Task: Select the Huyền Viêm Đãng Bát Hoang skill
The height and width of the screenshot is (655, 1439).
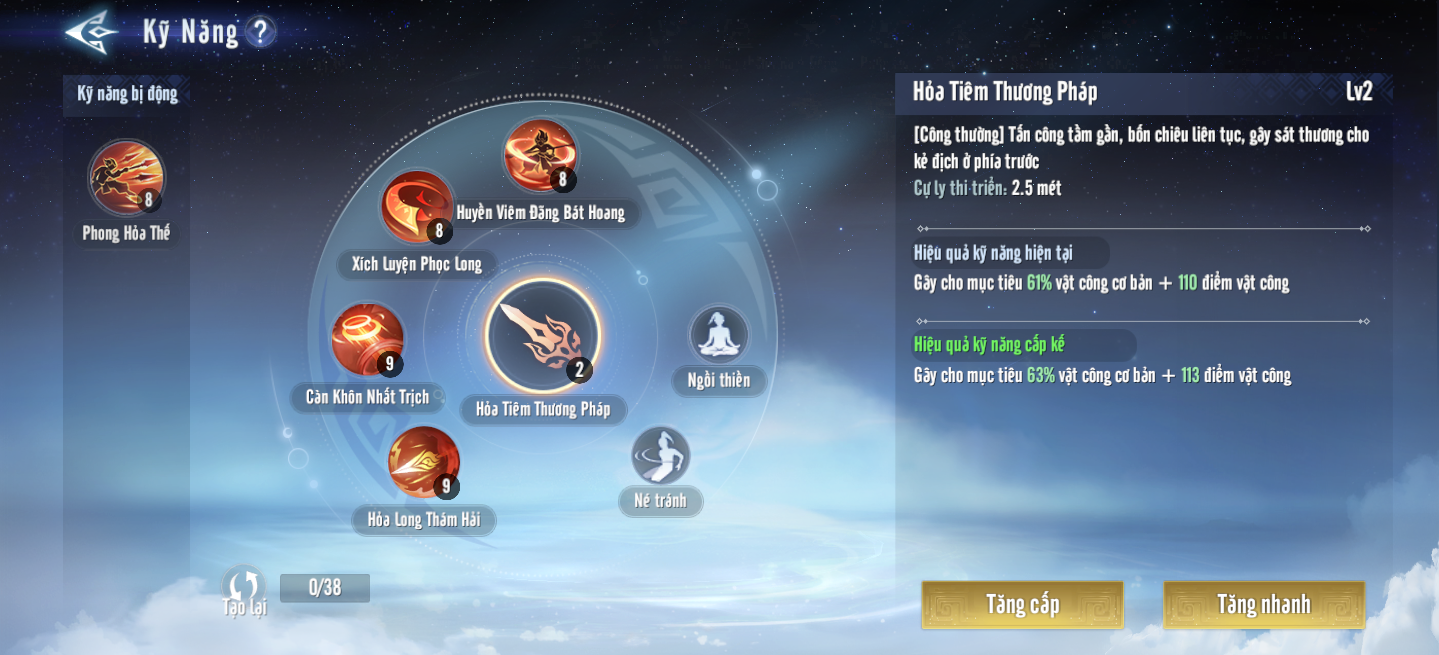Action: 540,156
